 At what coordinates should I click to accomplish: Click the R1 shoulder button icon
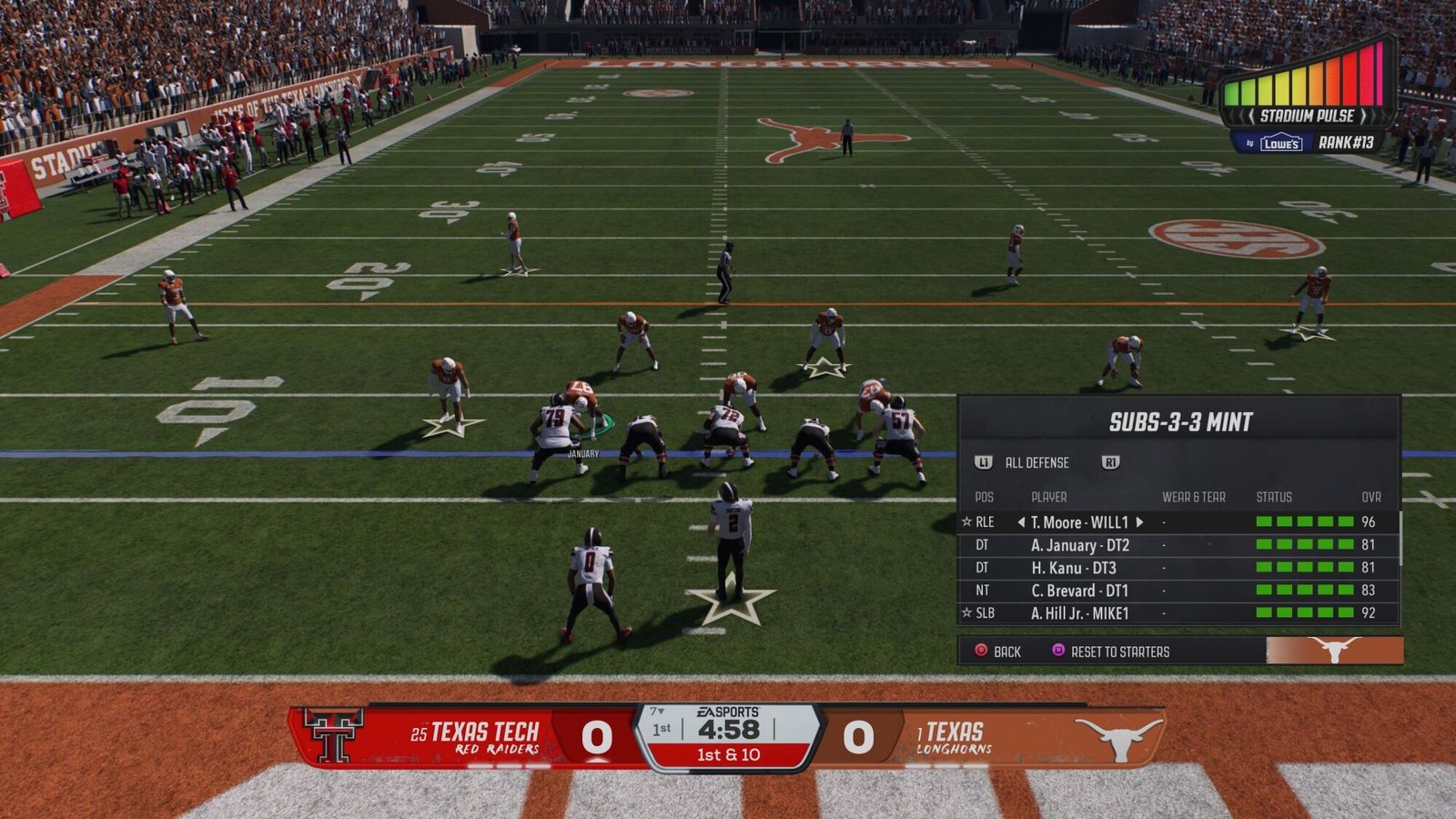click(1110, 463)
